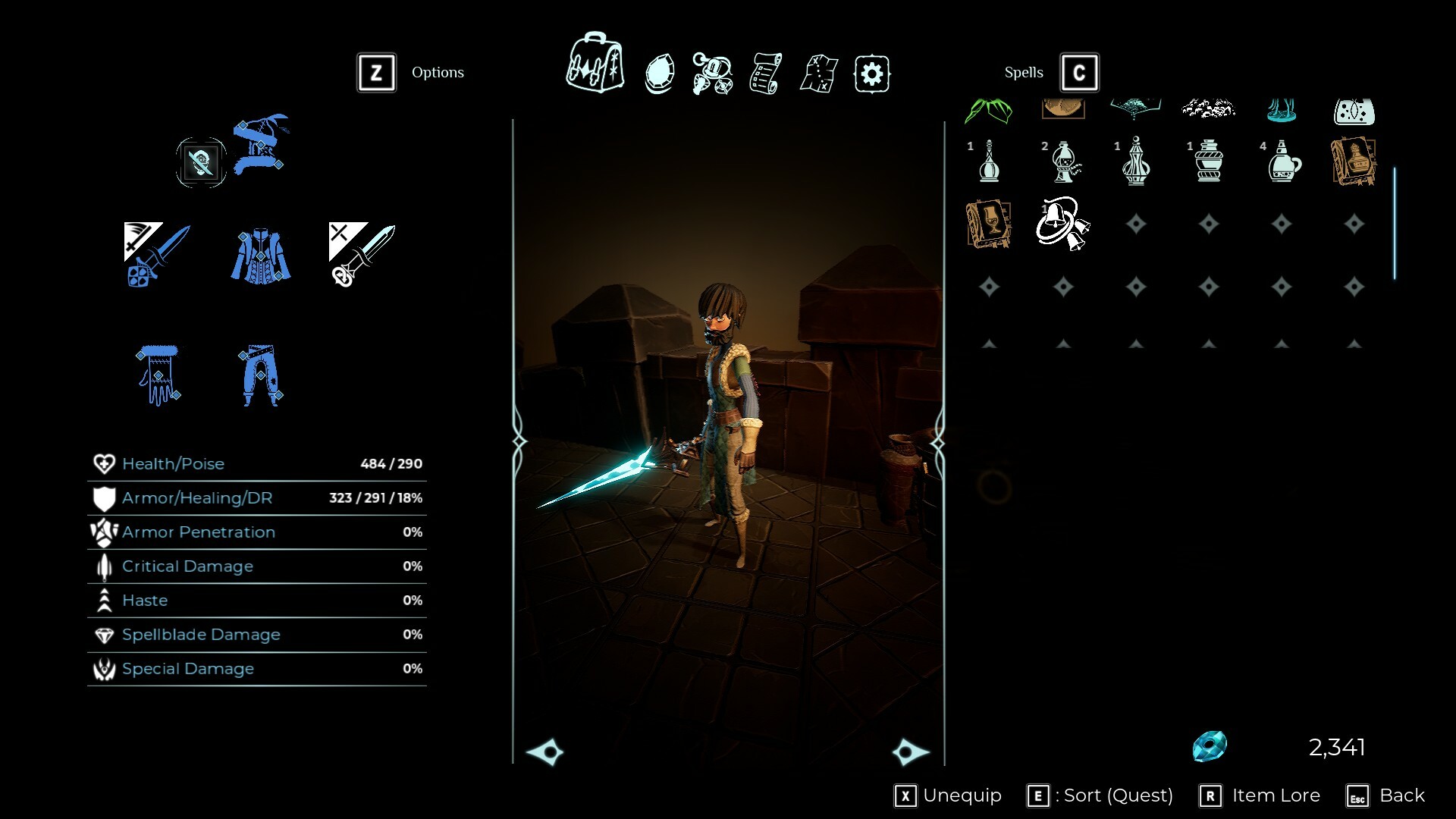
Task: Select the brown goblet recipe book
Action: point(989,224)
